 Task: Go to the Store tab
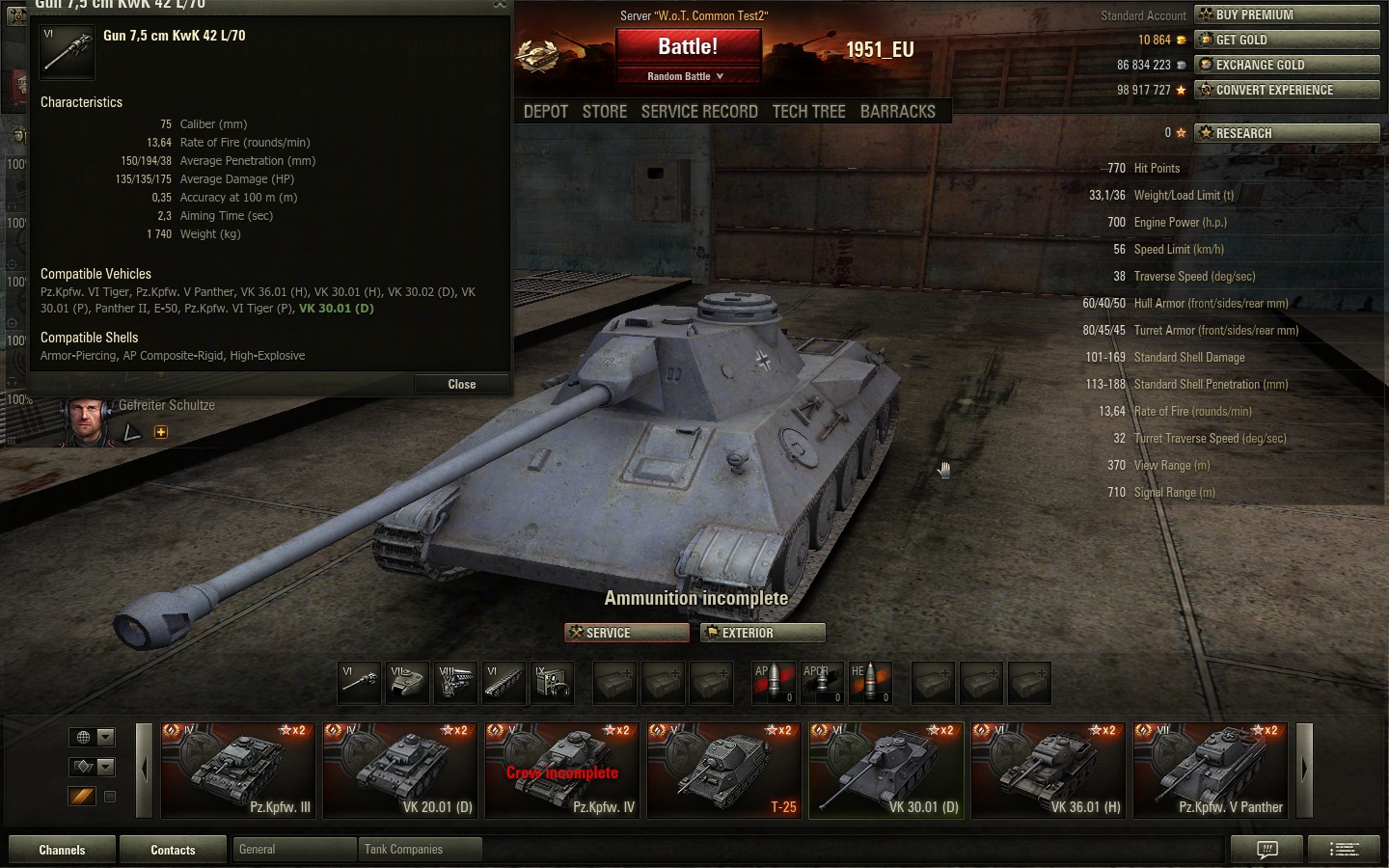[605, 112]
